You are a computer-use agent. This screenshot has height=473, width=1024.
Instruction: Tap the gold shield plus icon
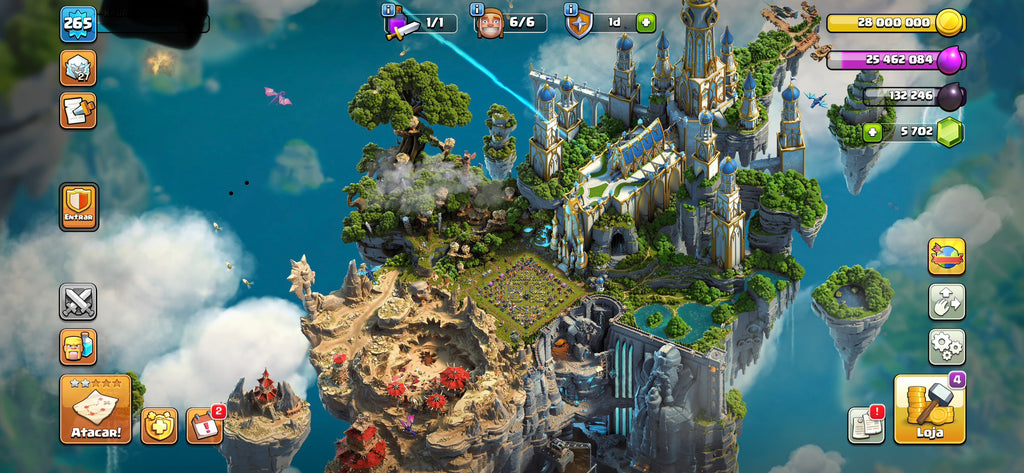[x=159, y=426]
